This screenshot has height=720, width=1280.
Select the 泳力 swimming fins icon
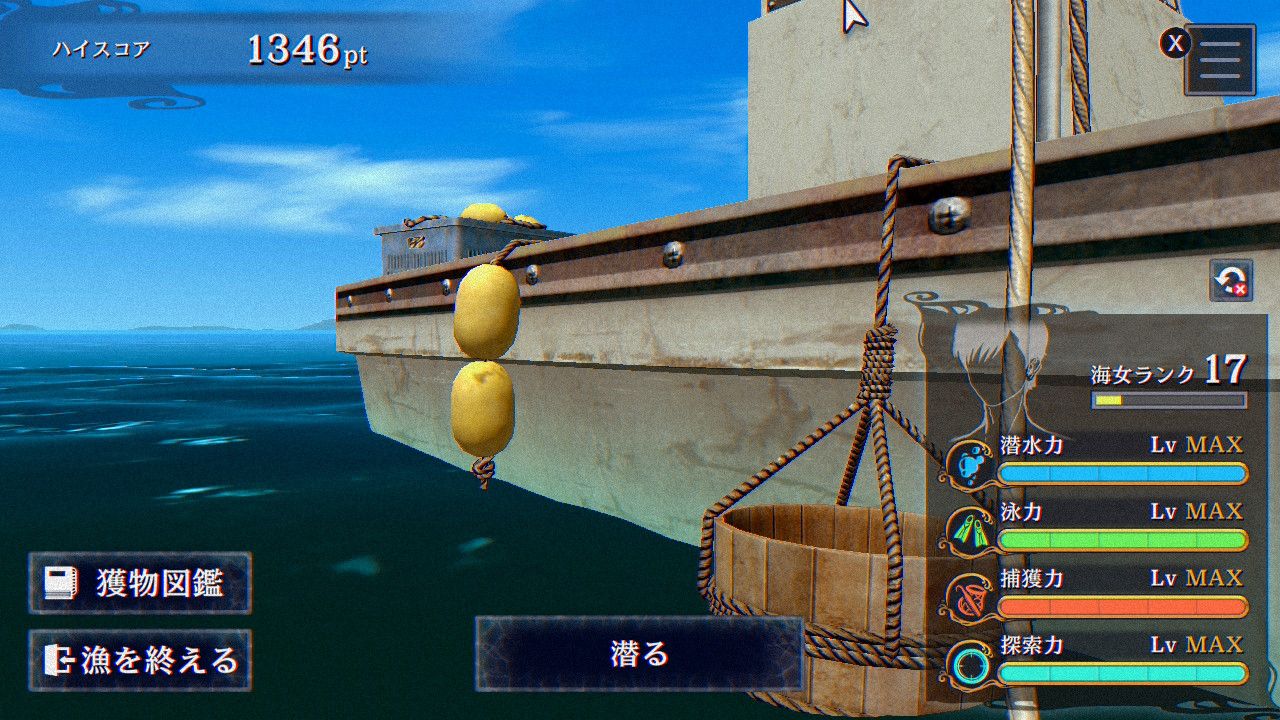[x=970, y=531]
